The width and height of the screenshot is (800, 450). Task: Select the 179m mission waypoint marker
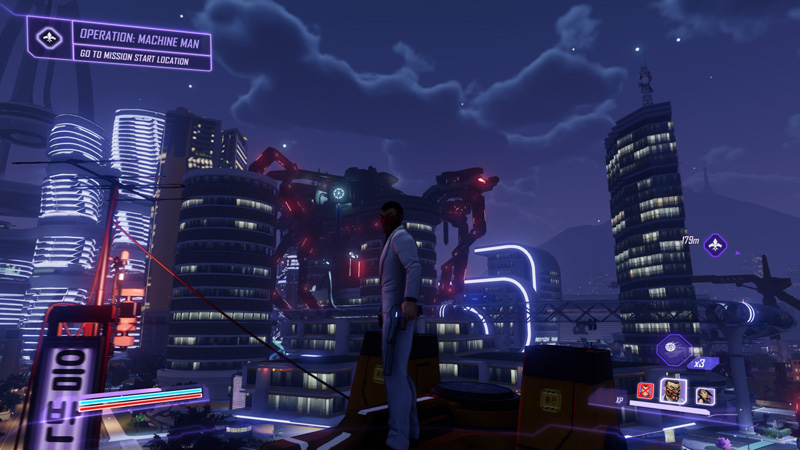pyautogui.click(x=714, y=244)
